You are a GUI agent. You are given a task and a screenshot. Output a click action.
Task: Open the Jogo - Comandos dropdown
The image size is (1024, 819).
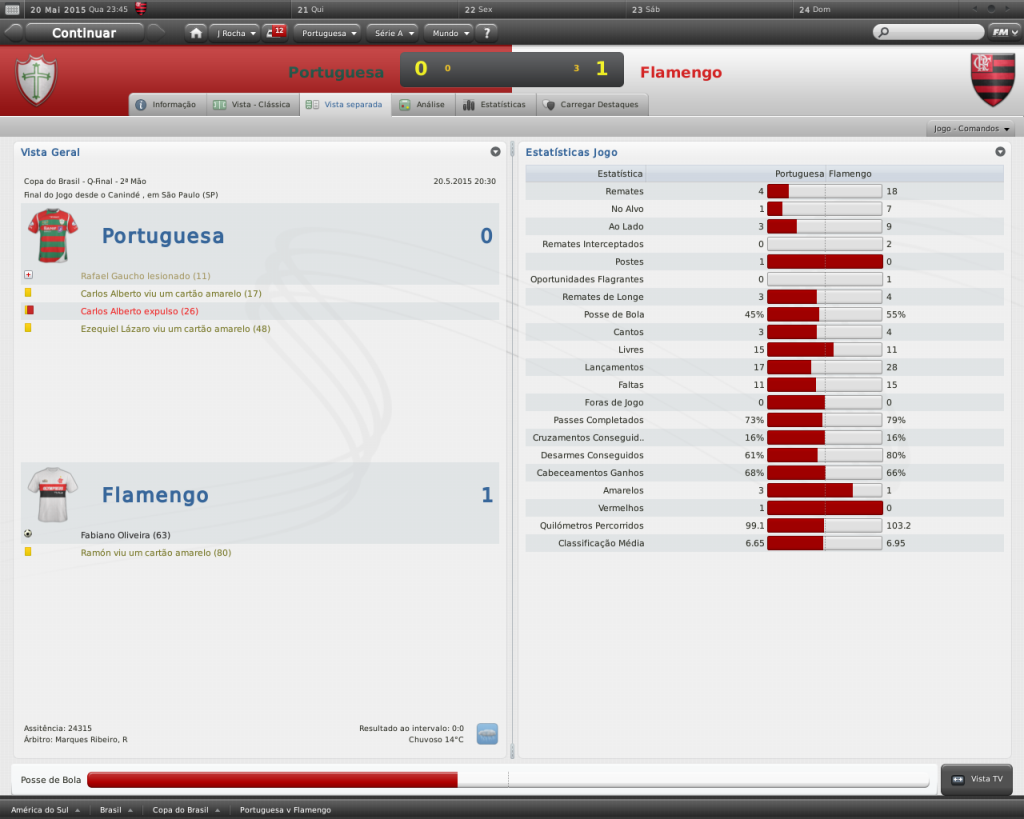pyautogui.click(x=972, y=129)
